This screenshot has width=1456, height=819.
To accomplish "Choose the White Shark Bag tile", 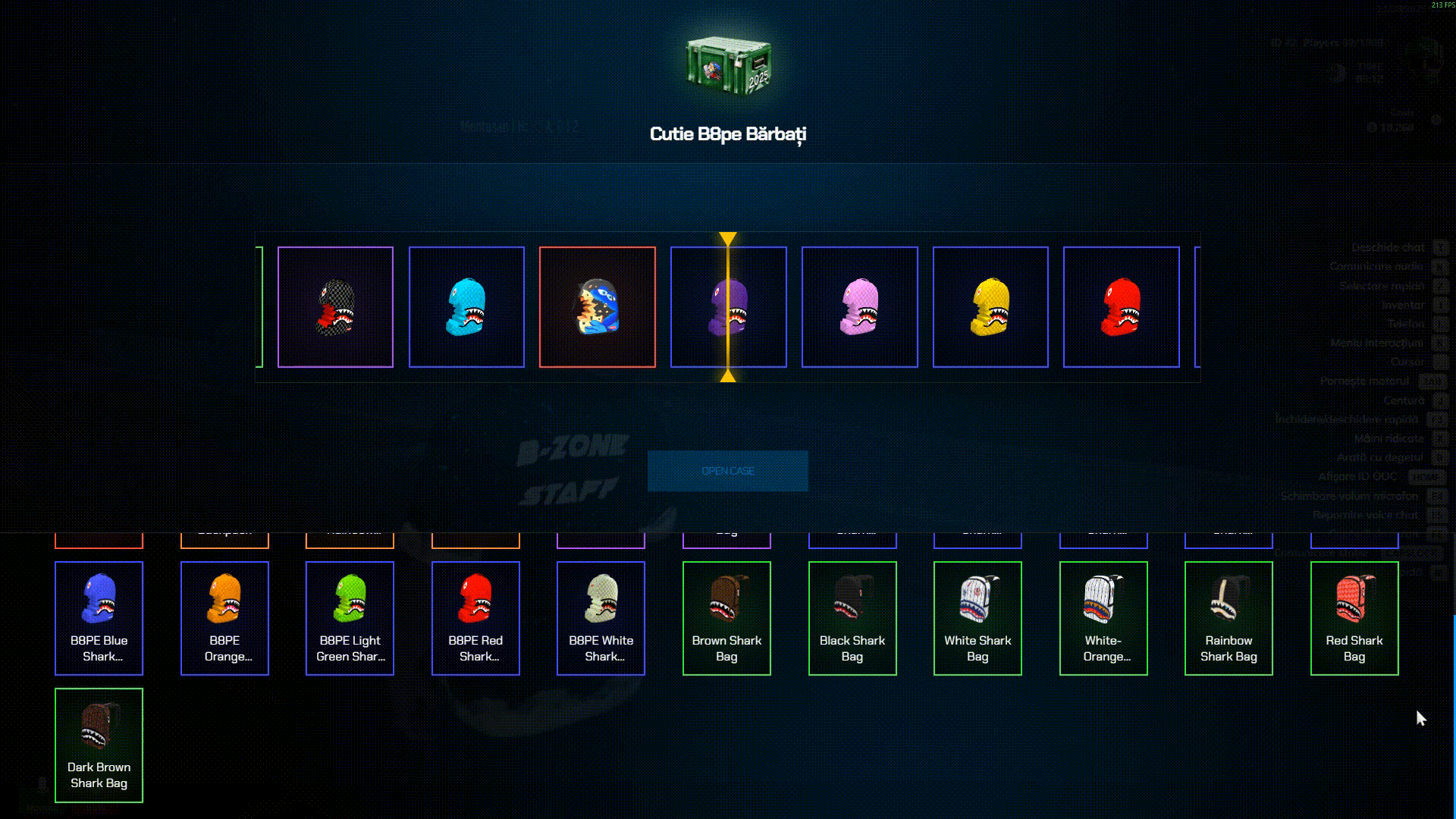I will coord(977,617).
